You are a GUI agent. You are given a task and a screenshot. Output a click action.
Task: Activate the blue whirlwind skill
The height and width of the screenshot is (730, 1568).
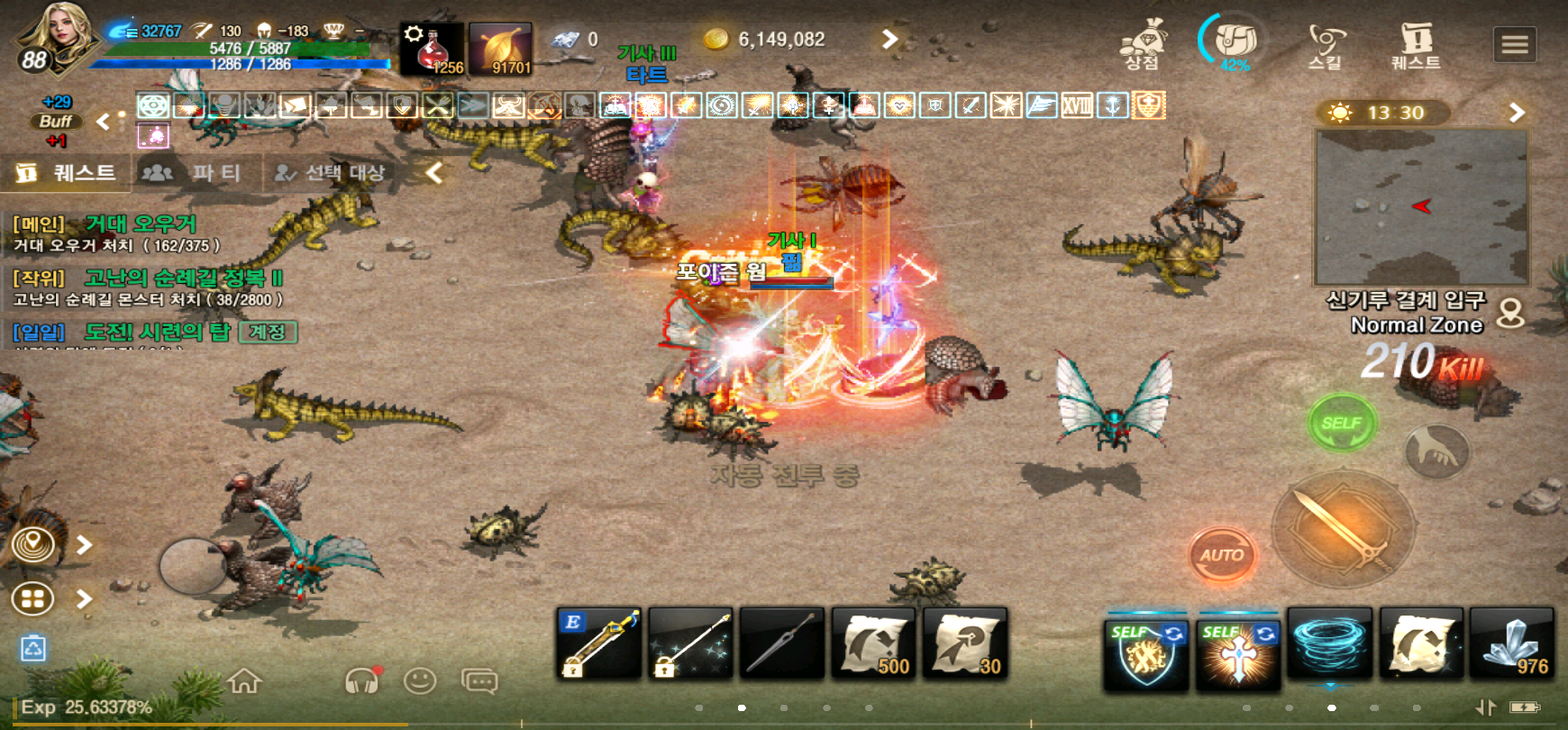pos(1329,643)
